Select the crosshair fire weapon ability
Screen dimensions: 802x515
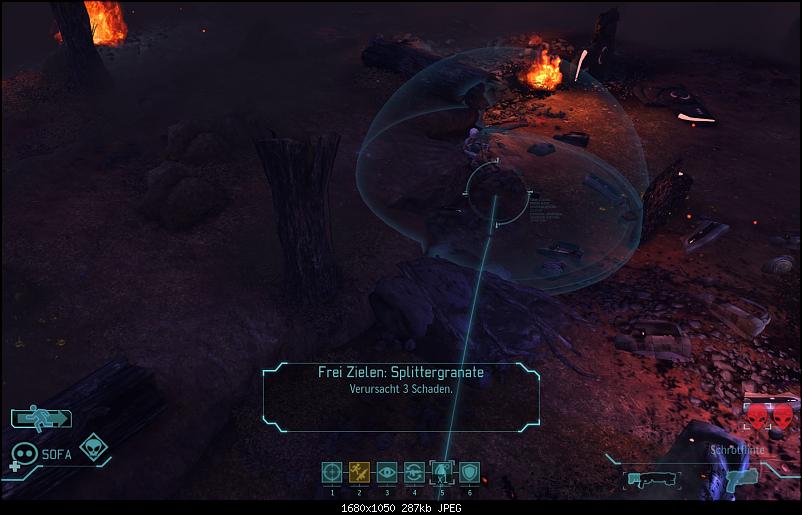click(x=332, y=472)
